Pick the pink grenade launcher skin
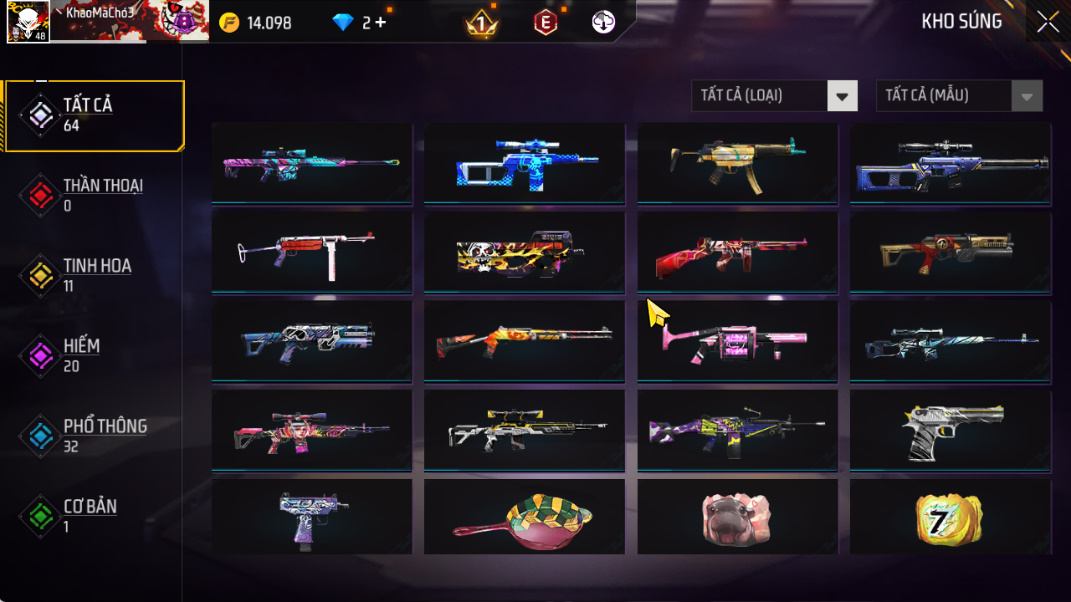Image resolution: width=1071 pixels, height=602 pixels. click(x=737, y=339)
